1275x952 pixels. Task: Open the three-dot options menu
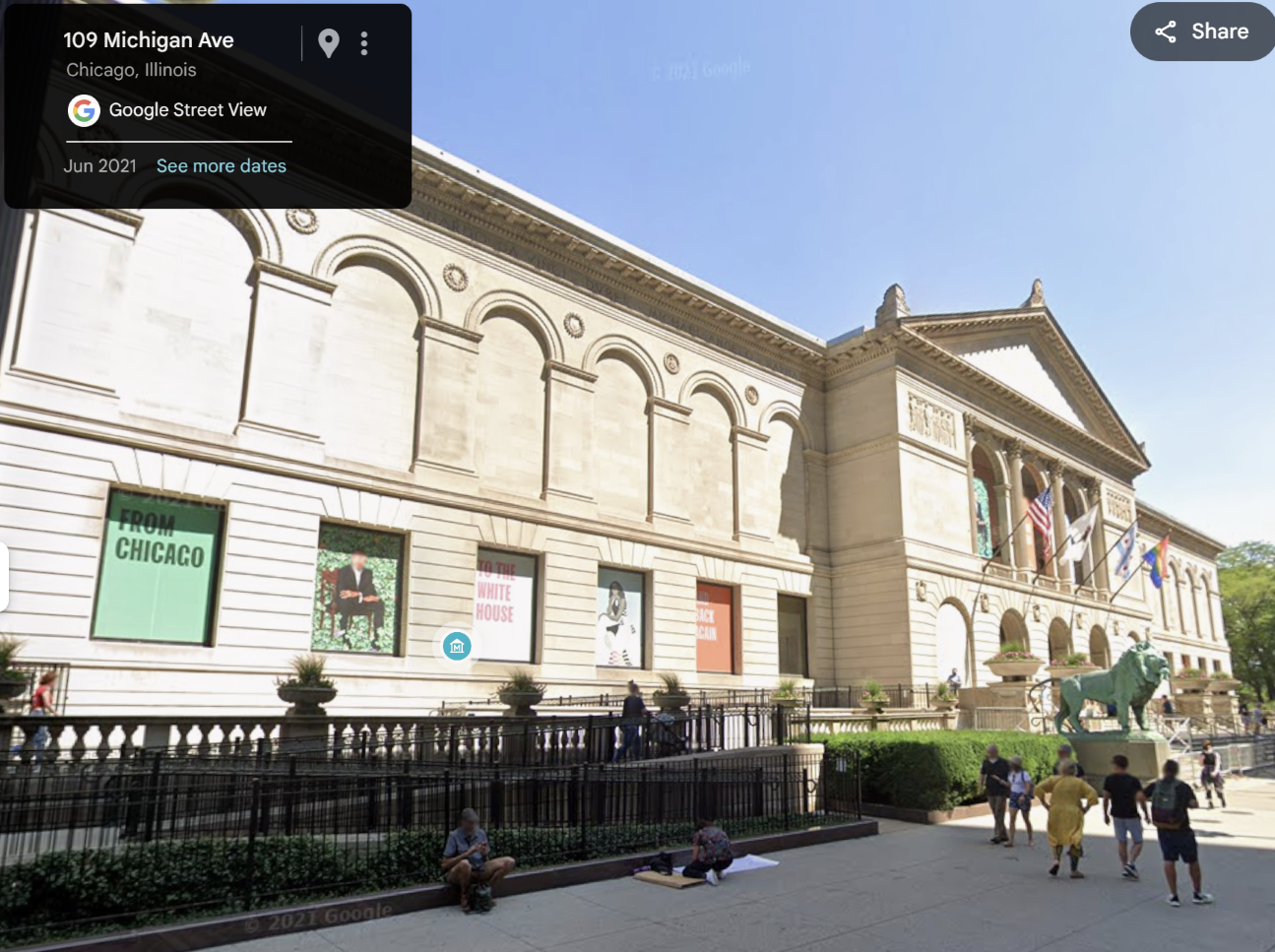click(x=364, y=42)
